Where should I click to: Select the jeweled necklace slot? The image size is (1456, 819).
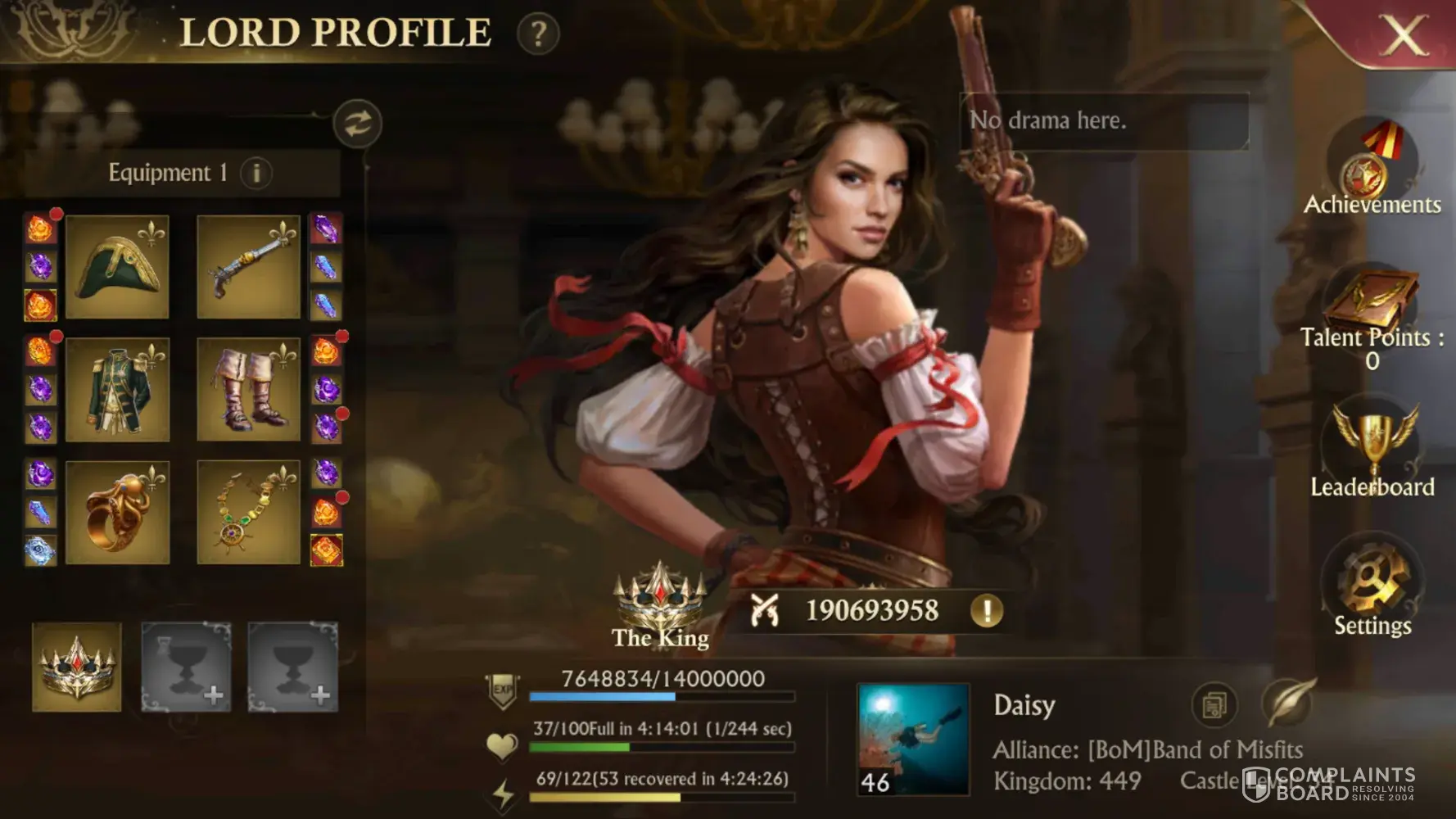coord(249,513)
